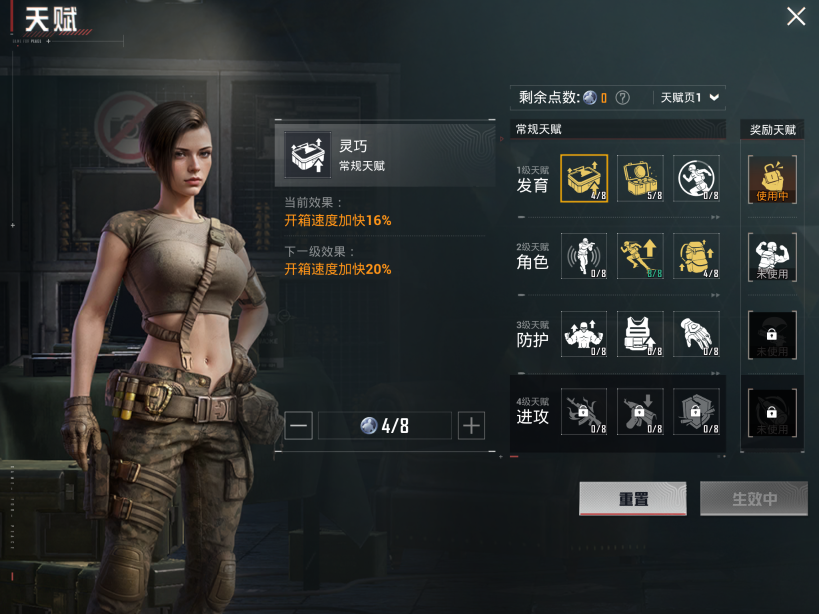The width and height of the screenshot is (819, 614).
Task: Increase 灵巧 talent points with plus
Action: 471,425
